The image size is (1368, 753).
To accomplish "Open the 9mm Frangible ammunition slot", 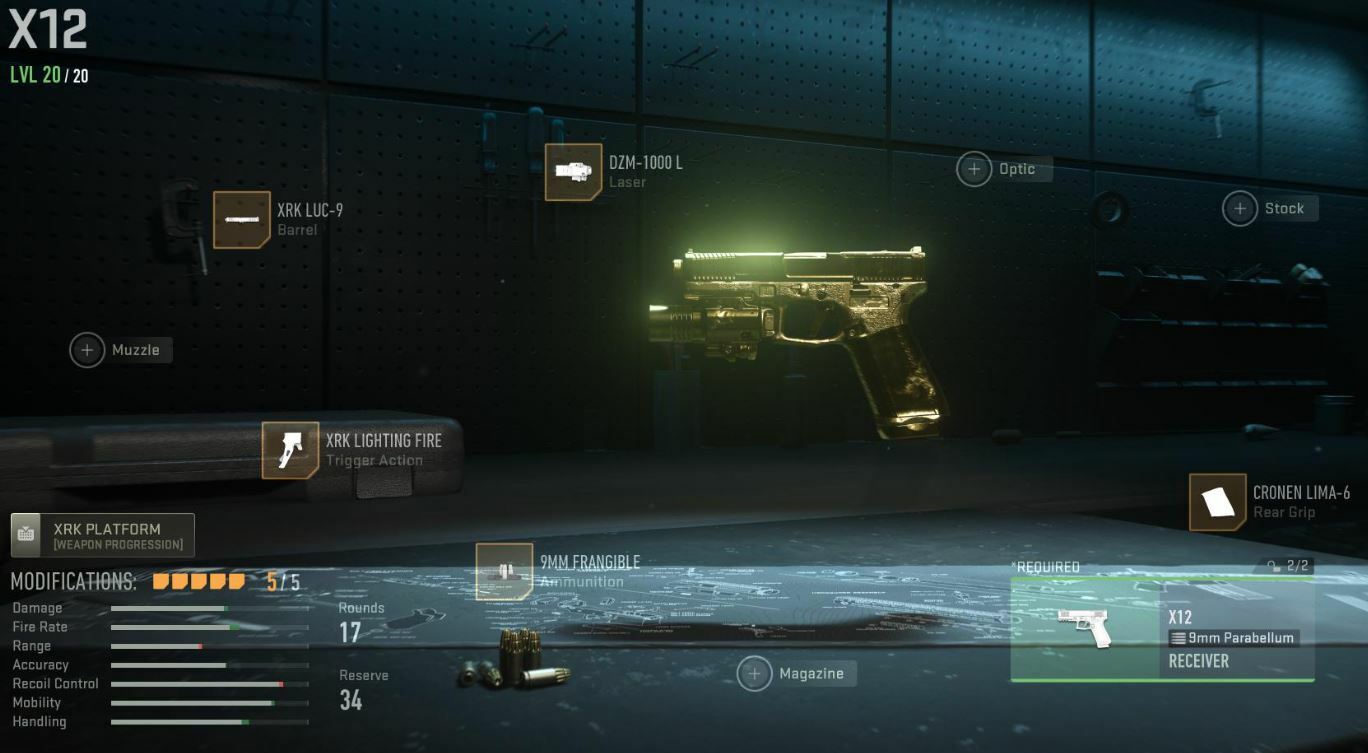I will click(504, 571).
